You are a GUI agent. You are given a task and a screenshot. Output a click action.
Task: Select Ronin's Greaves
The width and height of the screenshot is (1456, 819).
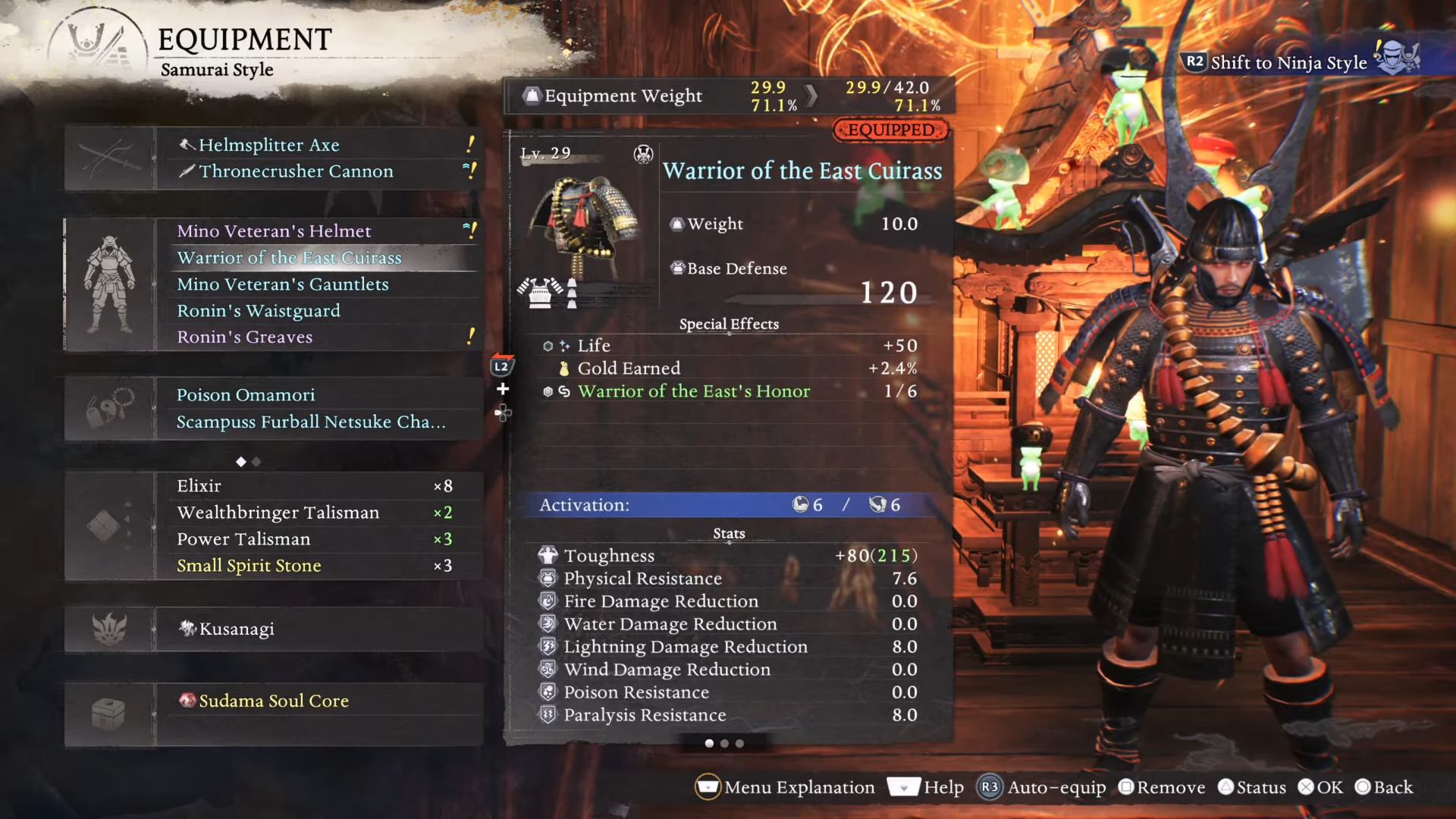point(244,337)
